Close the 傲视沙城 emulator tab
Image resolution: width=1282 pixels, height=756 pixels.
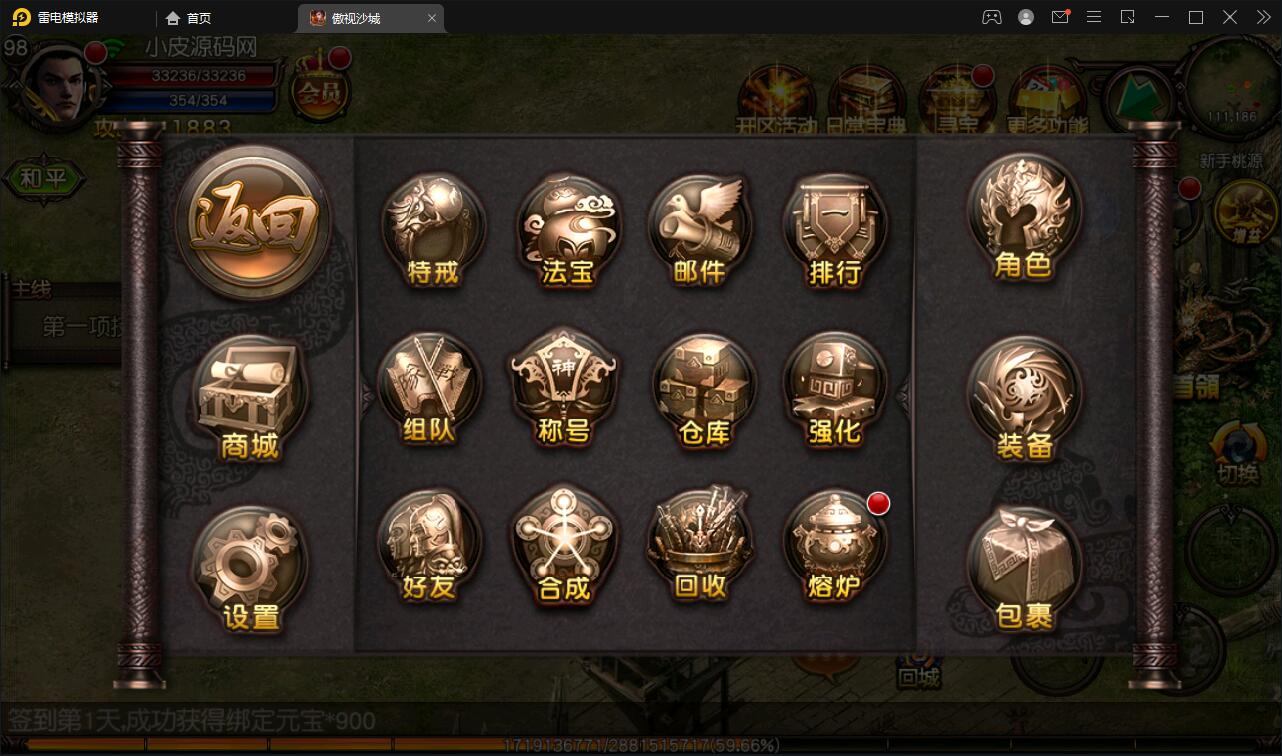(x=432, y=18)
